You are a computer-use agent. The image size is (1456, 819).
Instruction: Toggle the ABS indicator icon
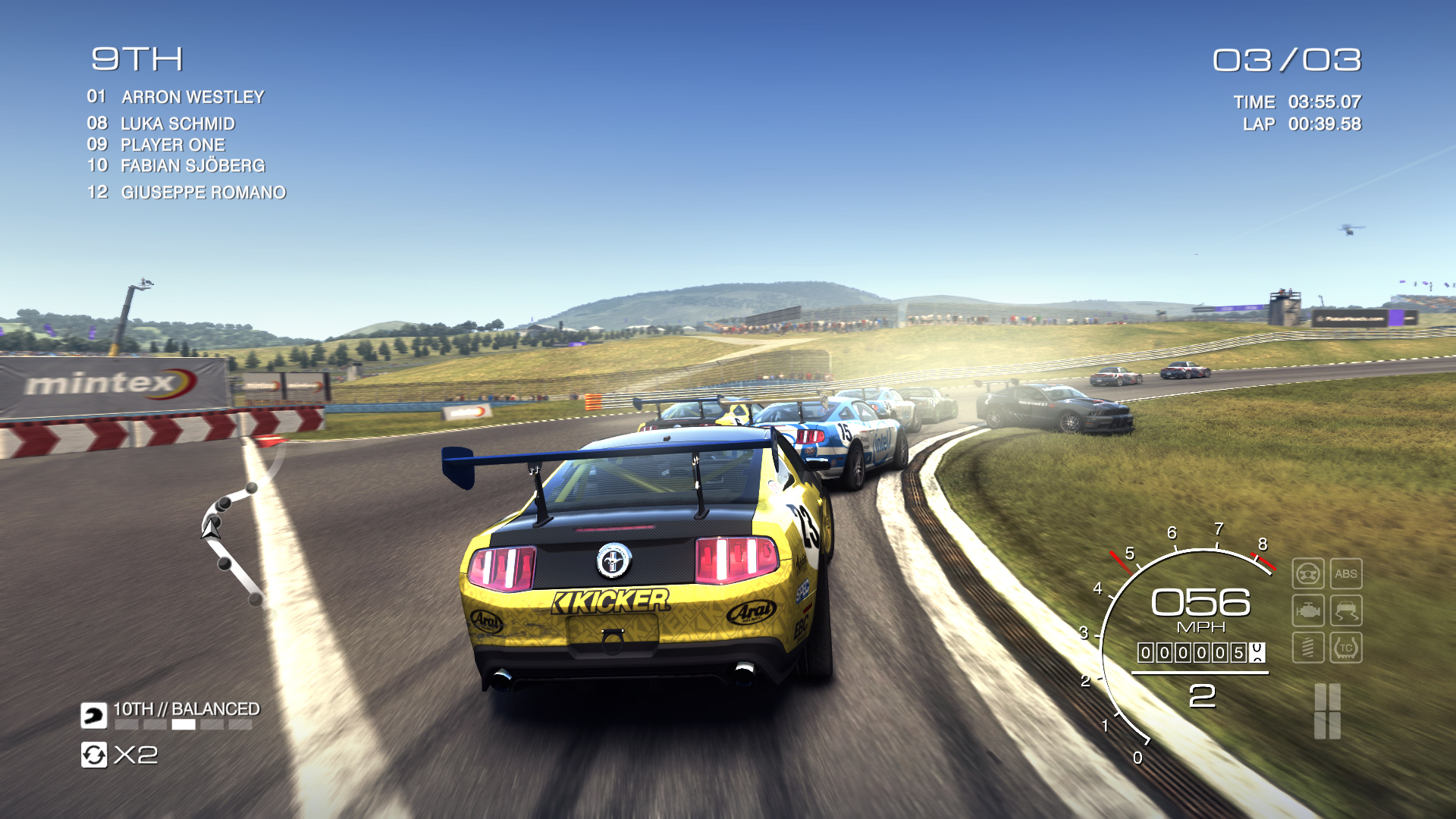pyautogui.click(x=1346, y=574)
